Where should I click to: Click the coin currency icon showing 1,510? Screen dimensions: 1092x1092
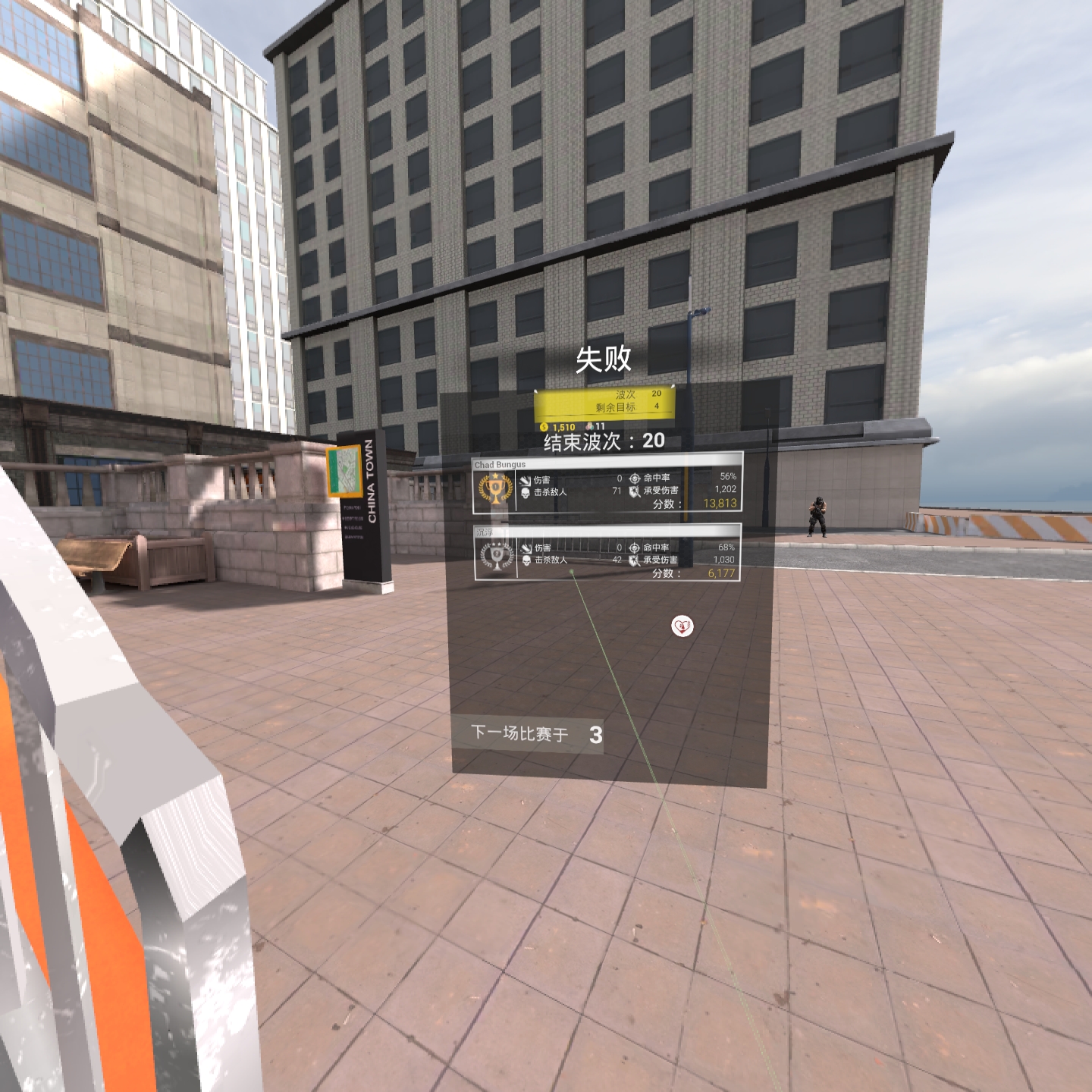click(545, 426)
